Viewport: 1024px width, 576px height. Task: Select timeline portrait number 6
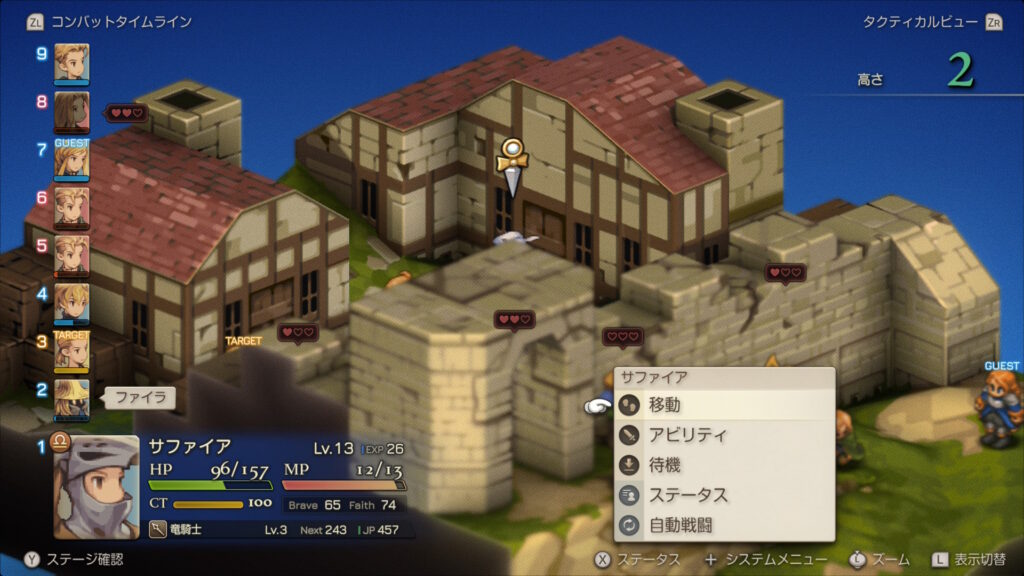pyautogui.click(x=71, y=207)
